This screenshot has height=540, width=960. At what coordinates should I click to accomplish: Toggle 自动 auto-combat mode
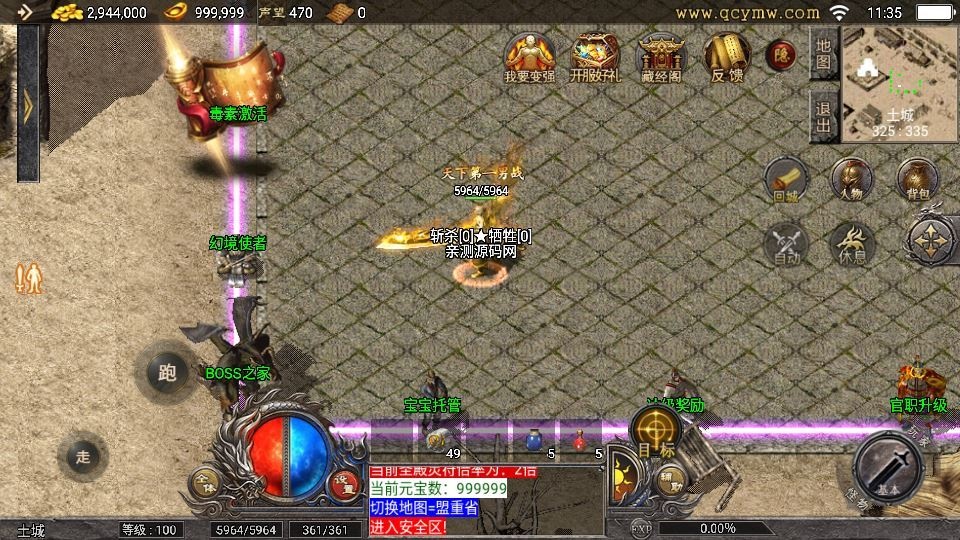pos(786,245)
